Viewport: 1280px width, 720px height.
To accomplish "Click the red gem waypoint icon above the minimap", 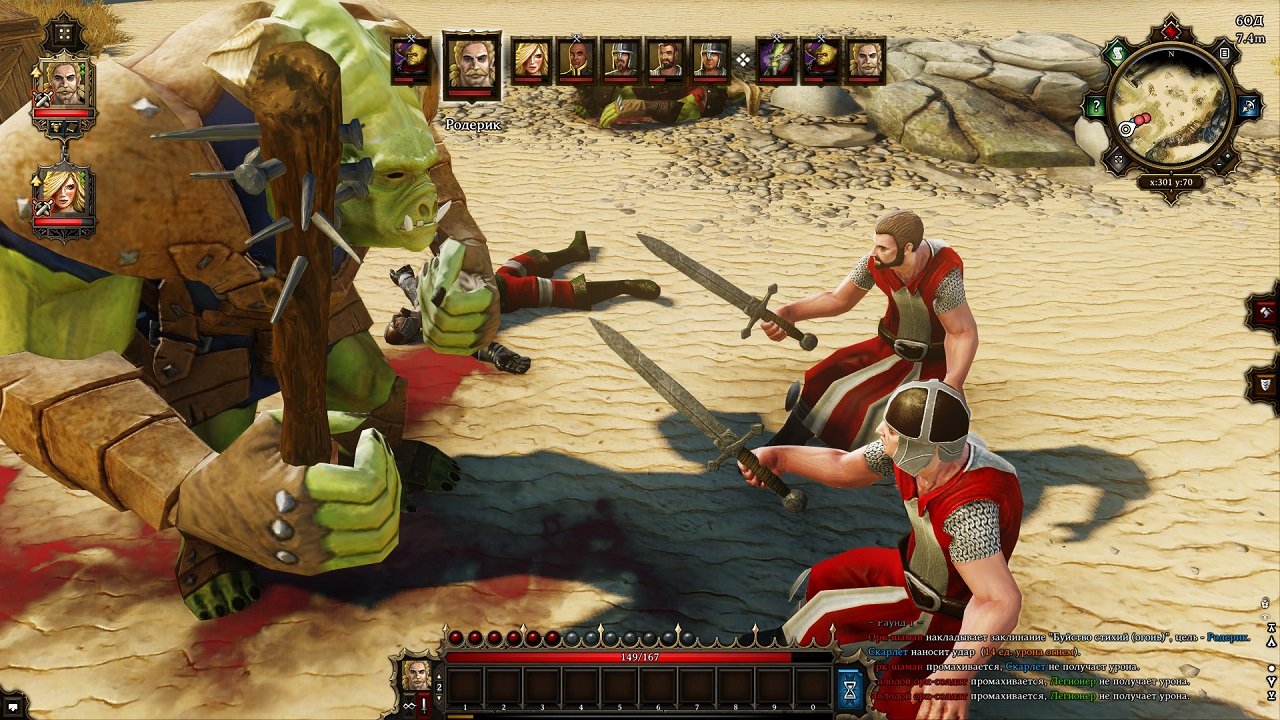I will point(1170,30).
